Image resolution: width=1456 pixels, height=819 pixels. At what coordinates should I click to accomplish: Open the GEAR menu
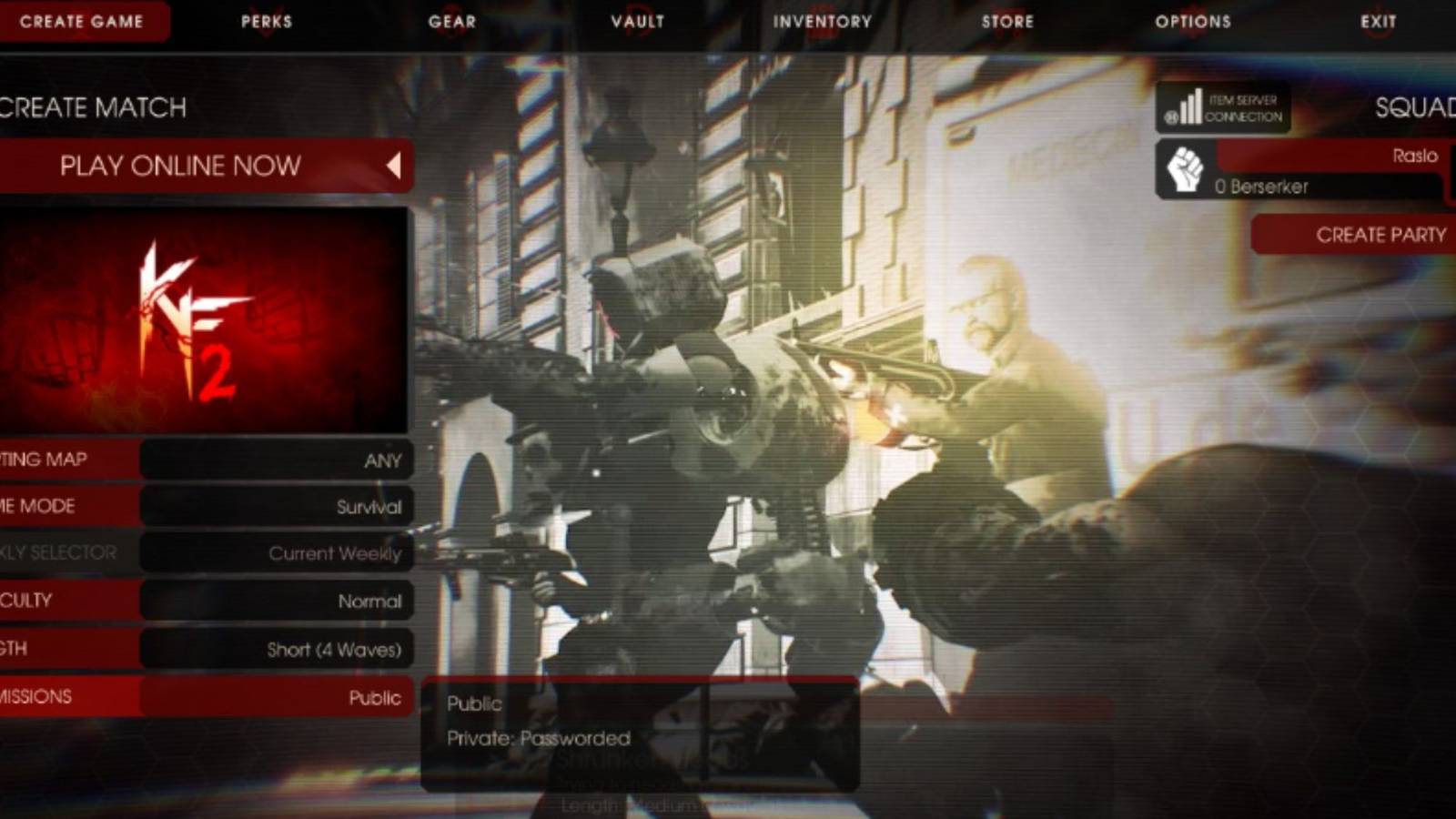451,22
